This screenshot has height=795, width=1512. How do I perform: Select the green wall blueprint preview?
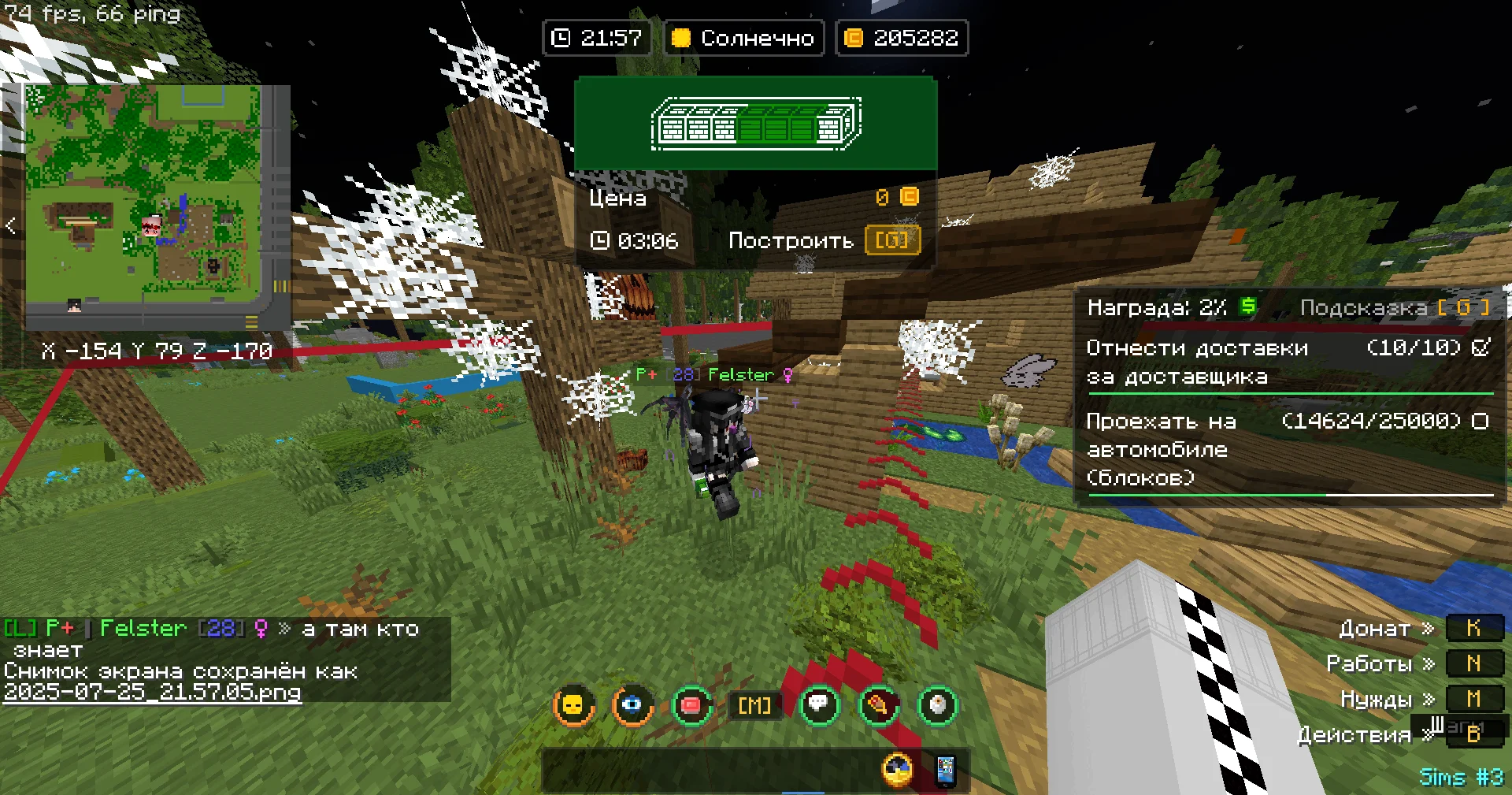pyautogui.click(x=756, y=123)
